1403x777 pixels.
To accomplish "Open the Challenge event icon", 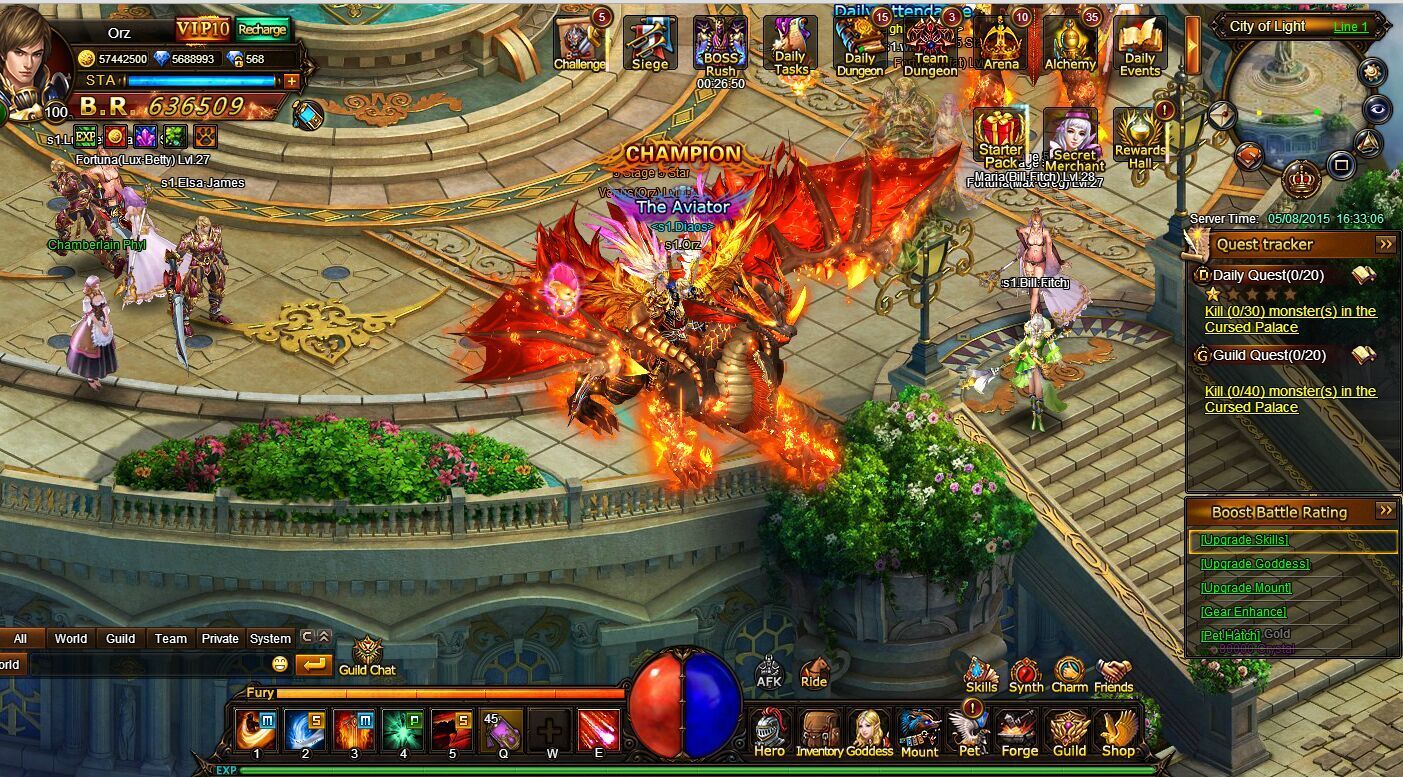I will click(x=580, y=43).
